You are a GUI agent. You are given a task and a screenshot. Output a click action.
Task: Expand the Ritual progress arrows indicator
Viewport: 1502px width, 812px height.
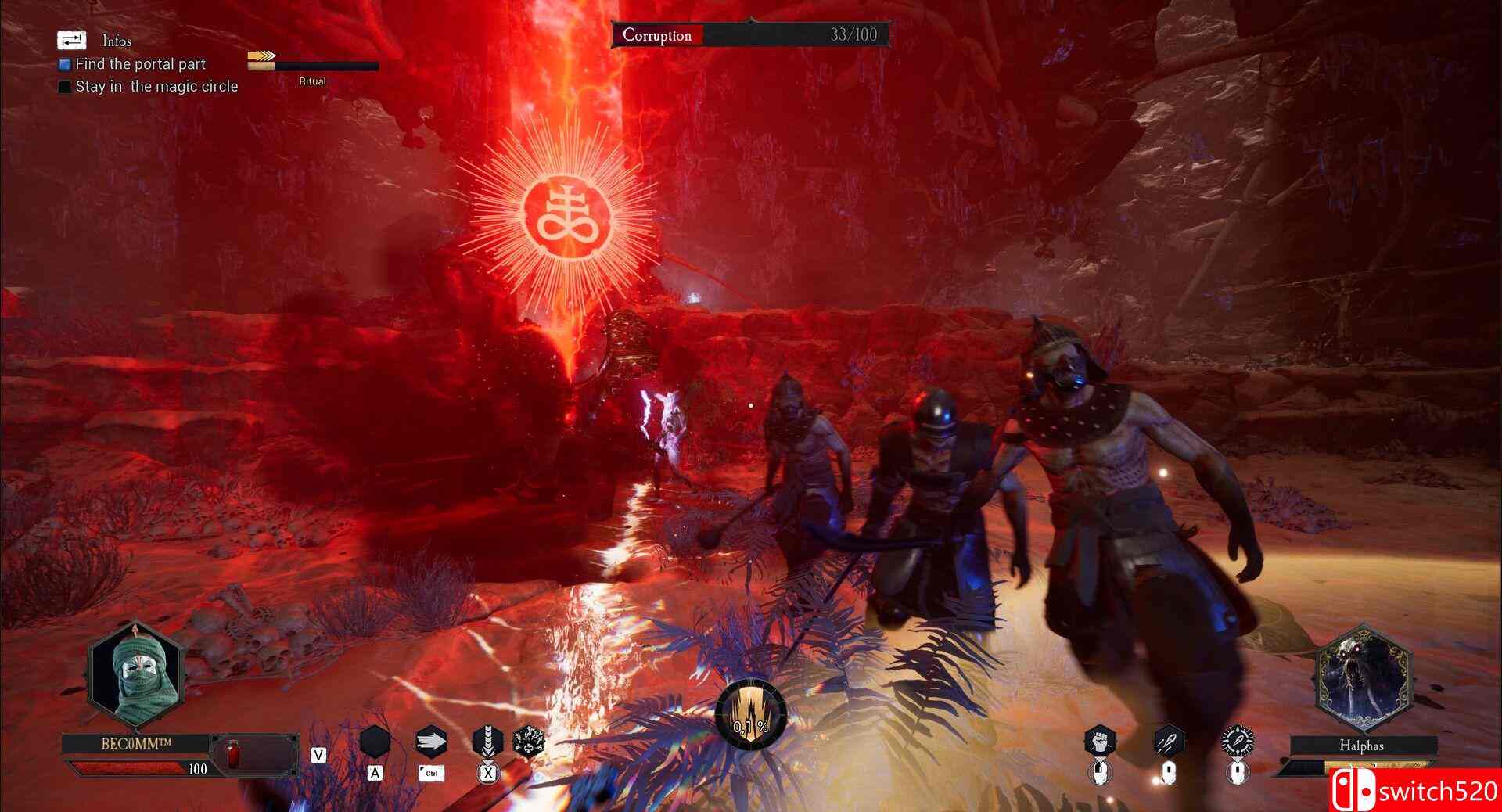click(x=261, y=56)
